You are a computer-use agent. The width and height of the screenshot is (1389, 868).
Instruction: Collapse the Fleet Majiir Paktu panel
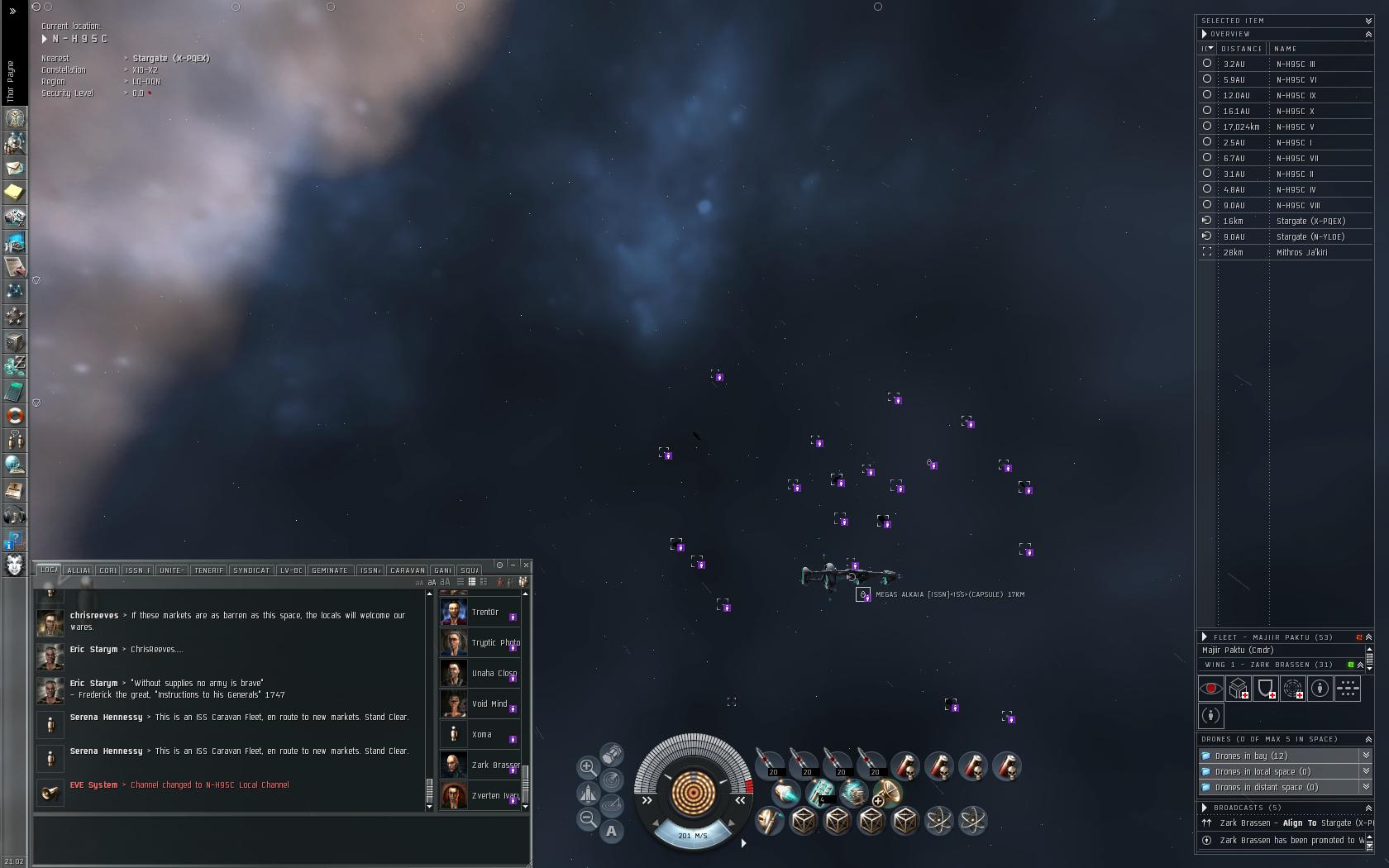coord(1368,637)
